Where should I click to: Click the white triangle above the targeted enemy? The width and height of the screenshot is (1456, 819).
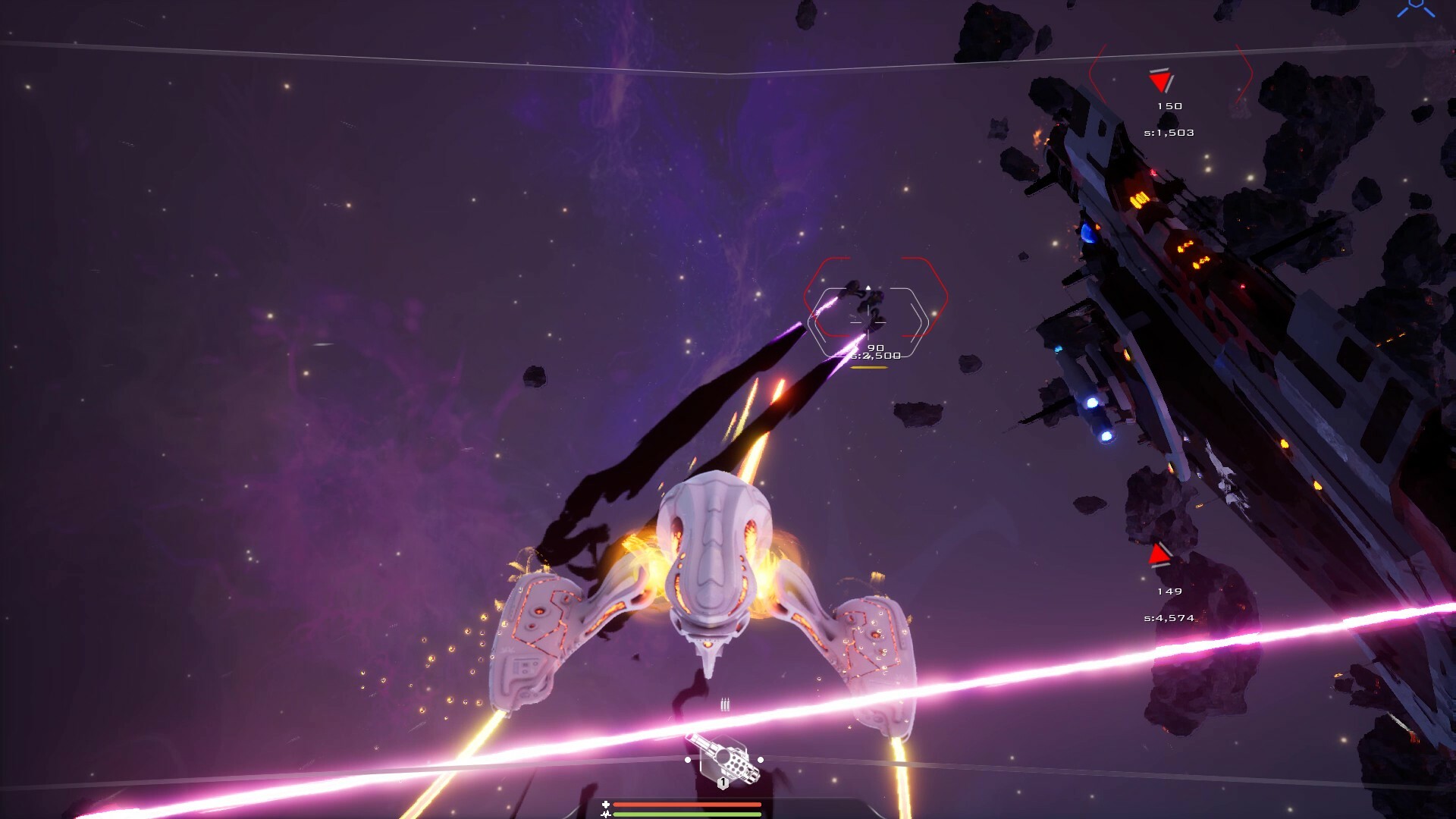pos(868,287)
